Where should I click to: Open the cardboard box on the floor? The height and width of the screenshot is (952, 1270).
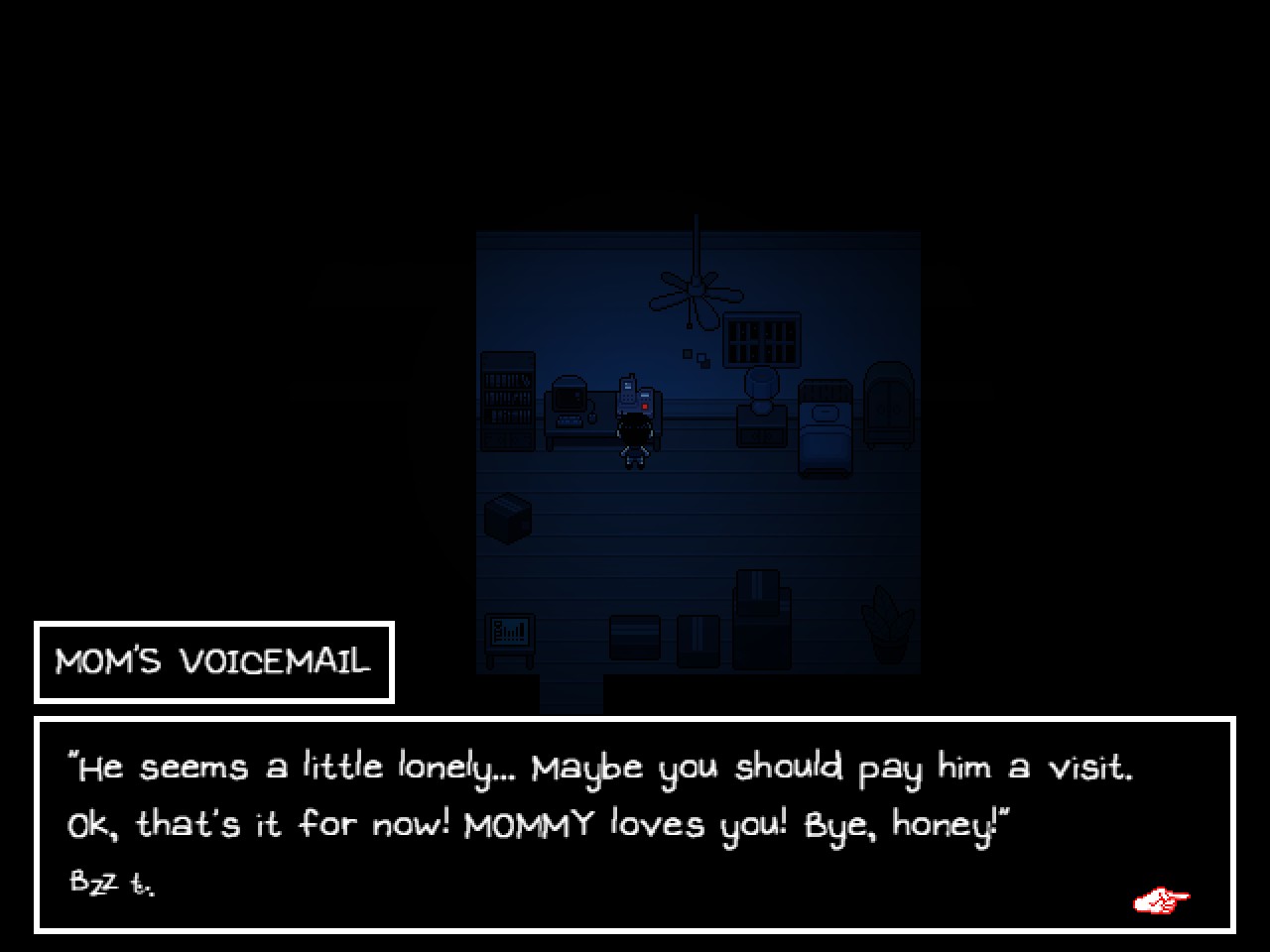tap(508, 516)
